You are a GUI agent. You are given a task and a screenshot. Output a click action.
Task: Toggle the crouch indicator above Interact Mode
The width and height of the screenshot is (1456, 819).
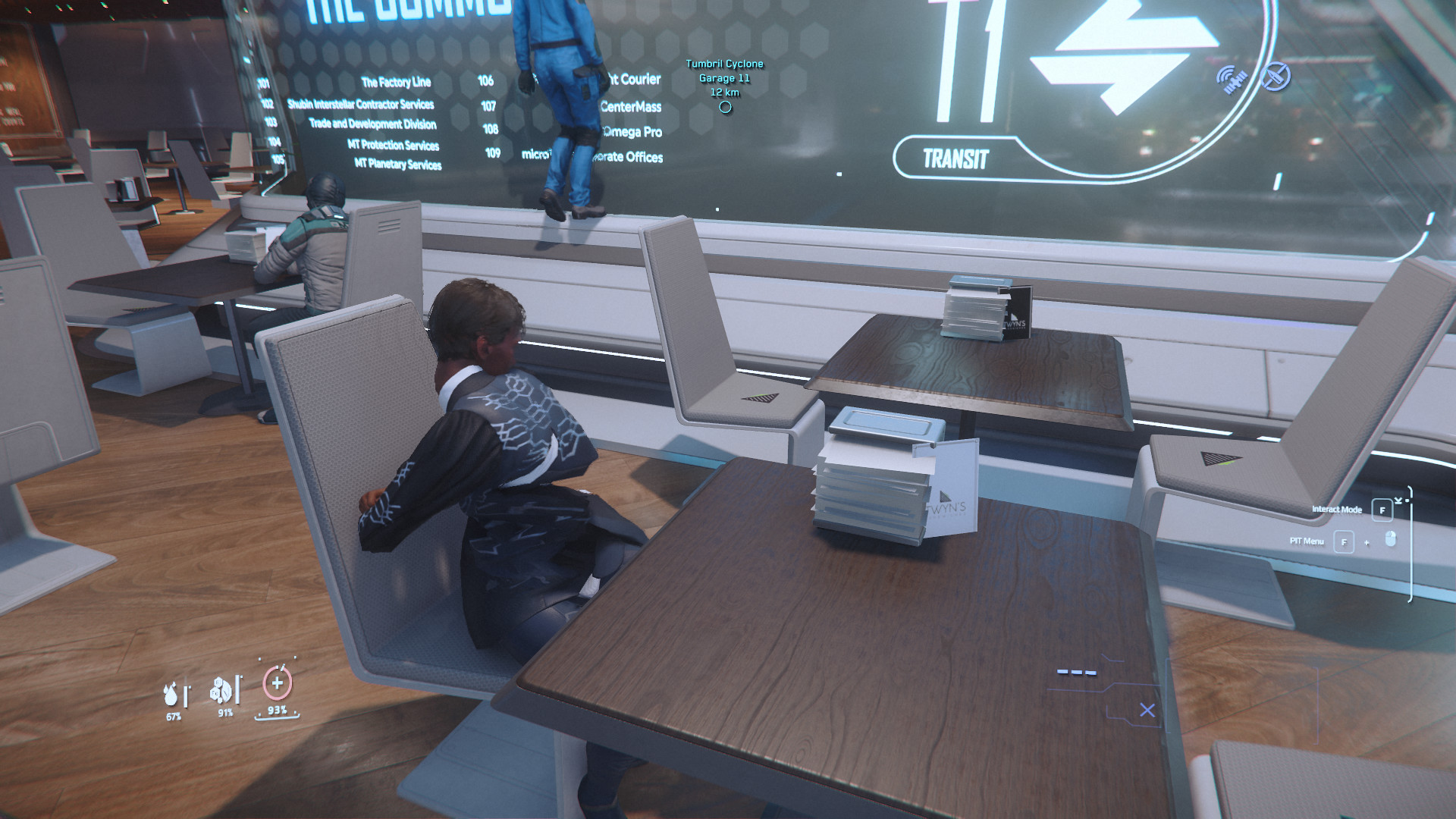(1398, 500)
